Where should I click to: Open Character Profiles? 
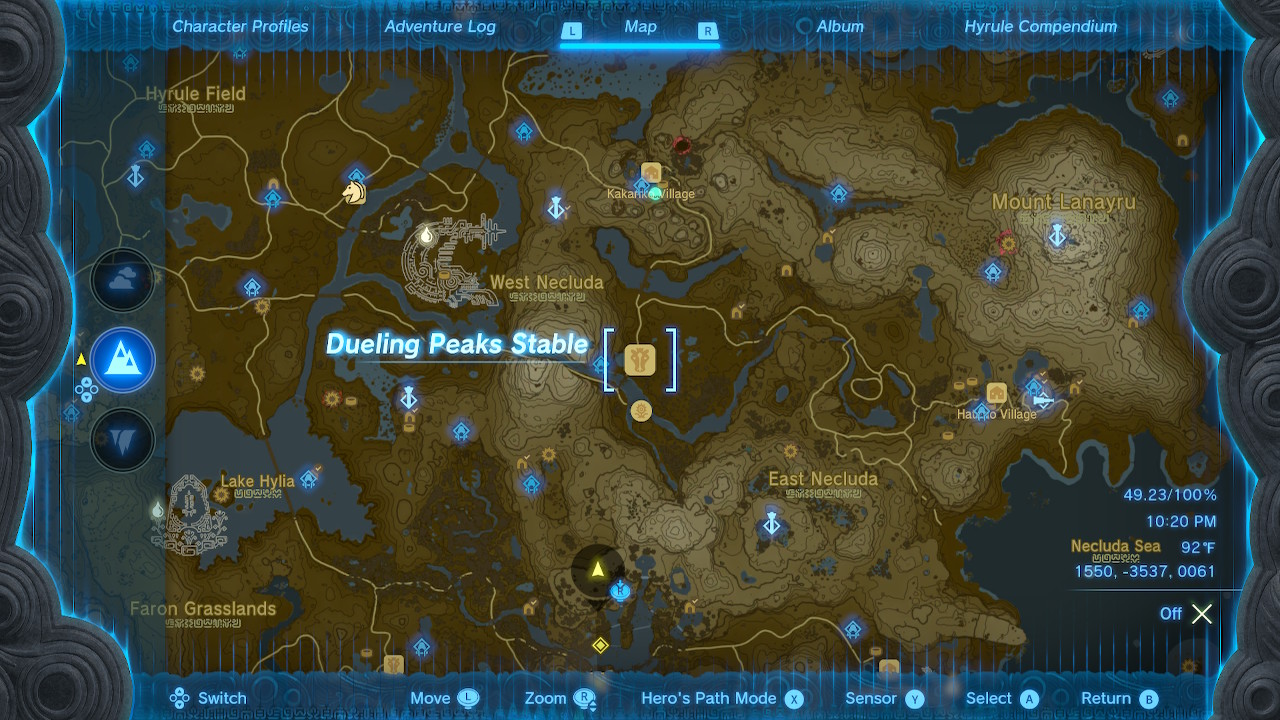(x=240, y=26)
